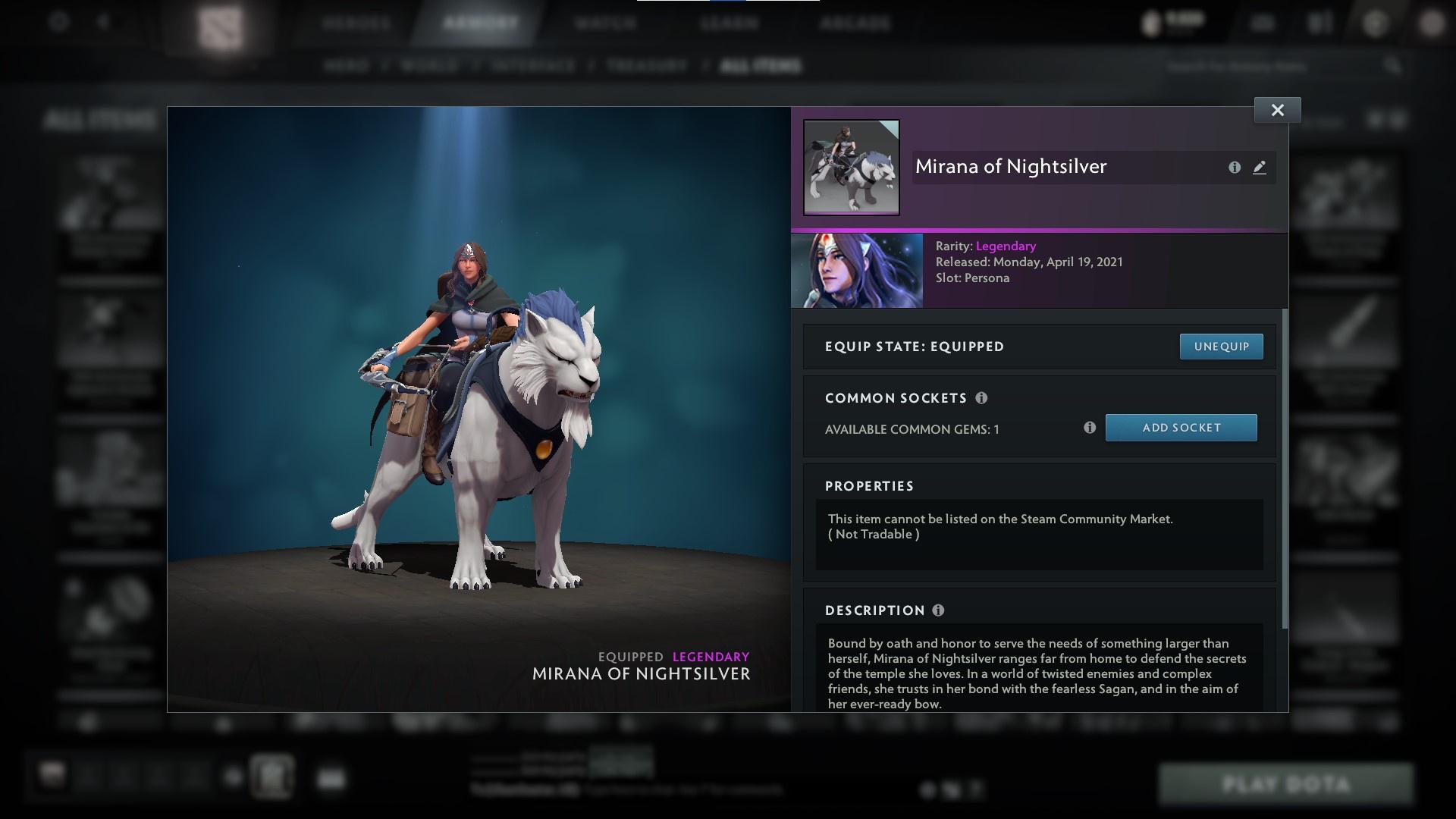Click the pencil icon to rename the item
The width and height of the screenshot is (1456, 819).
(x=1260, y=168)
